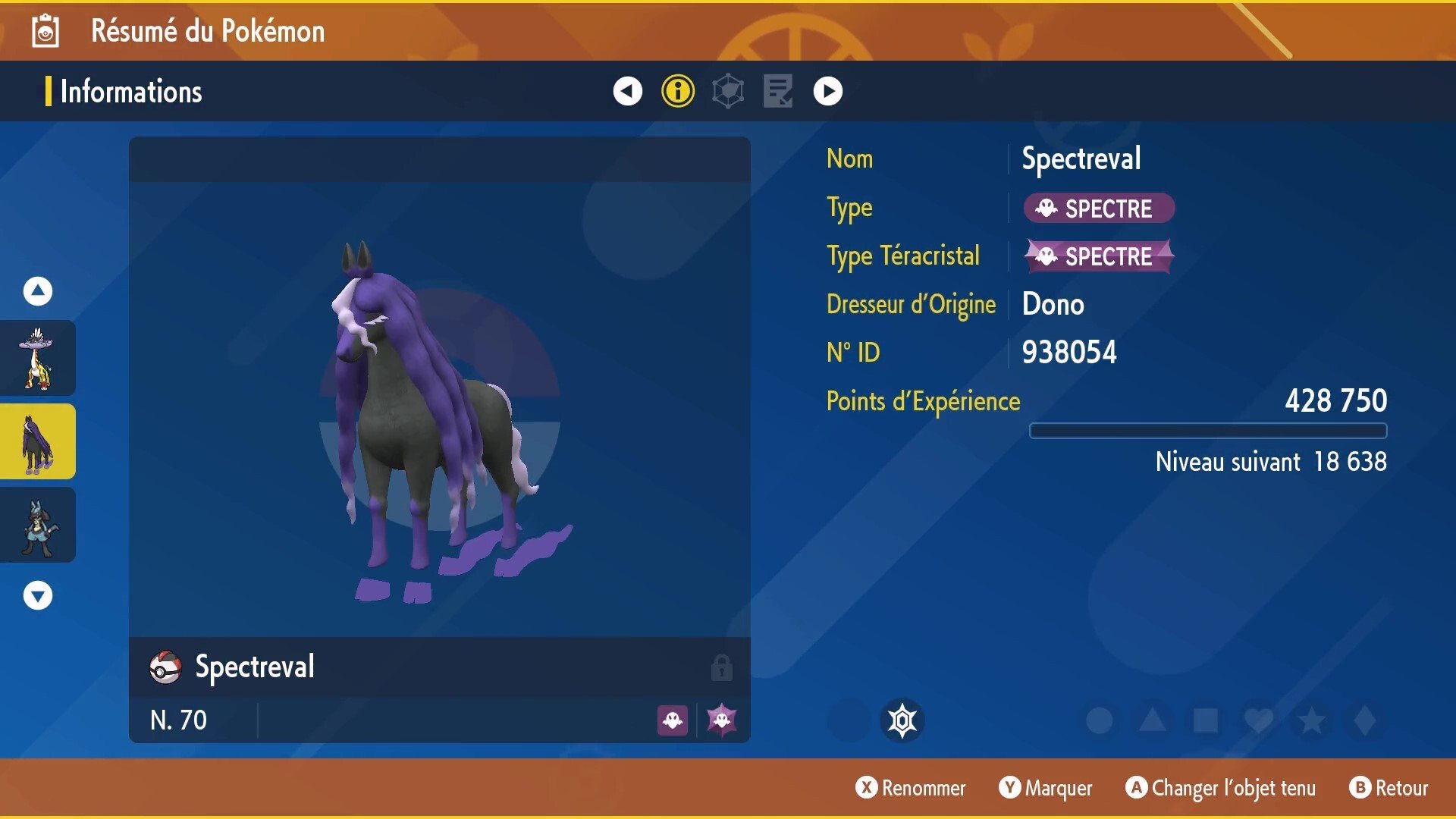Go back a page with left arrow

626,90
